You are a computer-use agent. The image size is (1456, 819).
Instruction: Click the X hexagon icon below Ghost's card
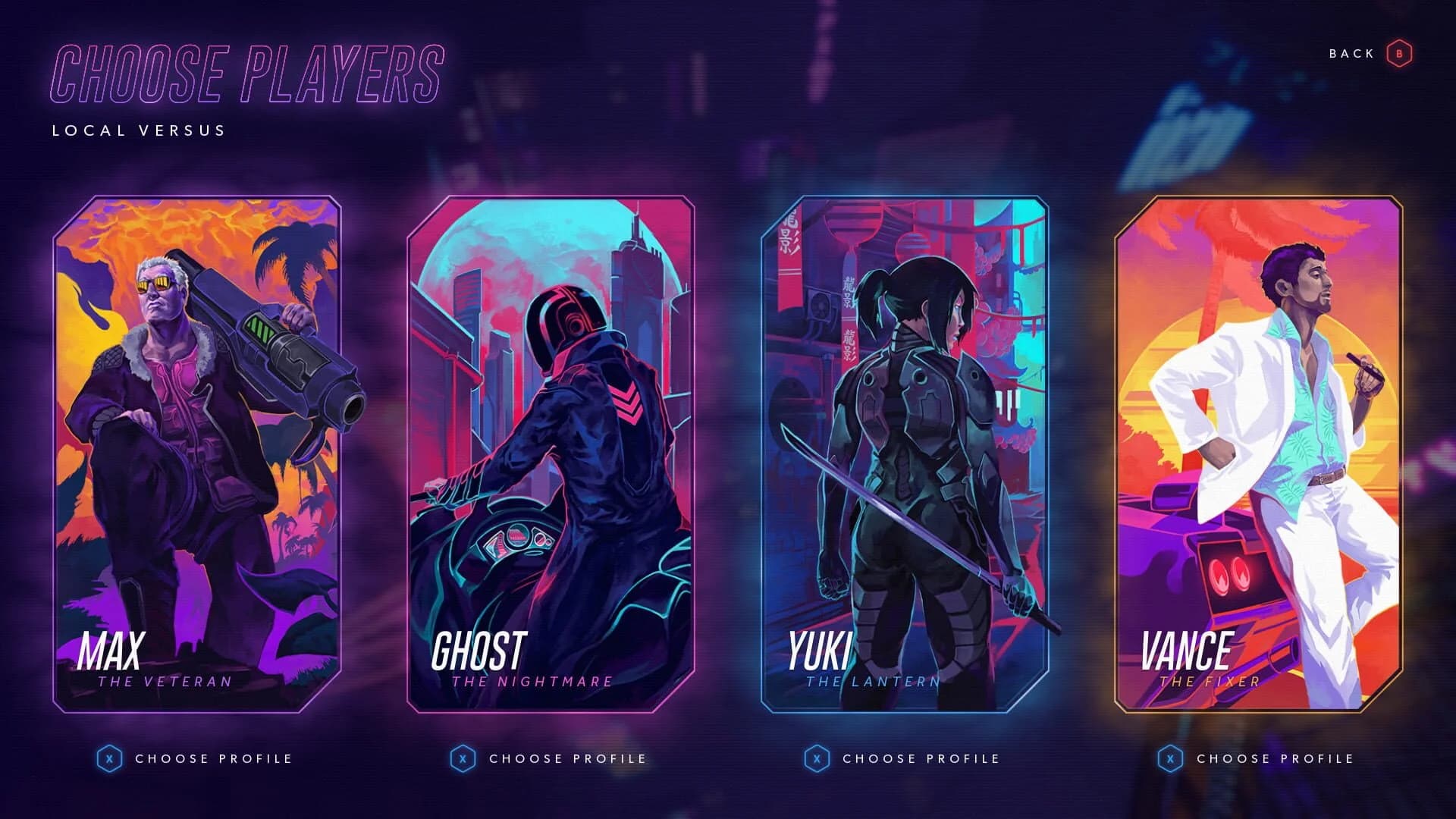pyautogui.click(x=464, y=758)
